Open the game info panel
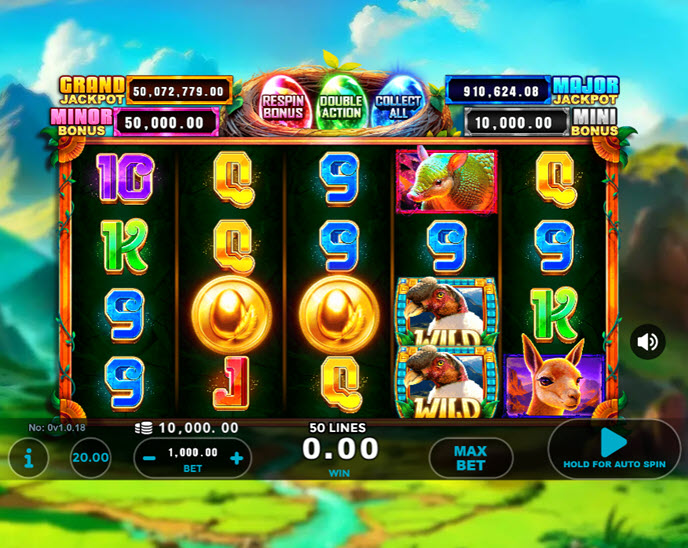 click(29, 458)
